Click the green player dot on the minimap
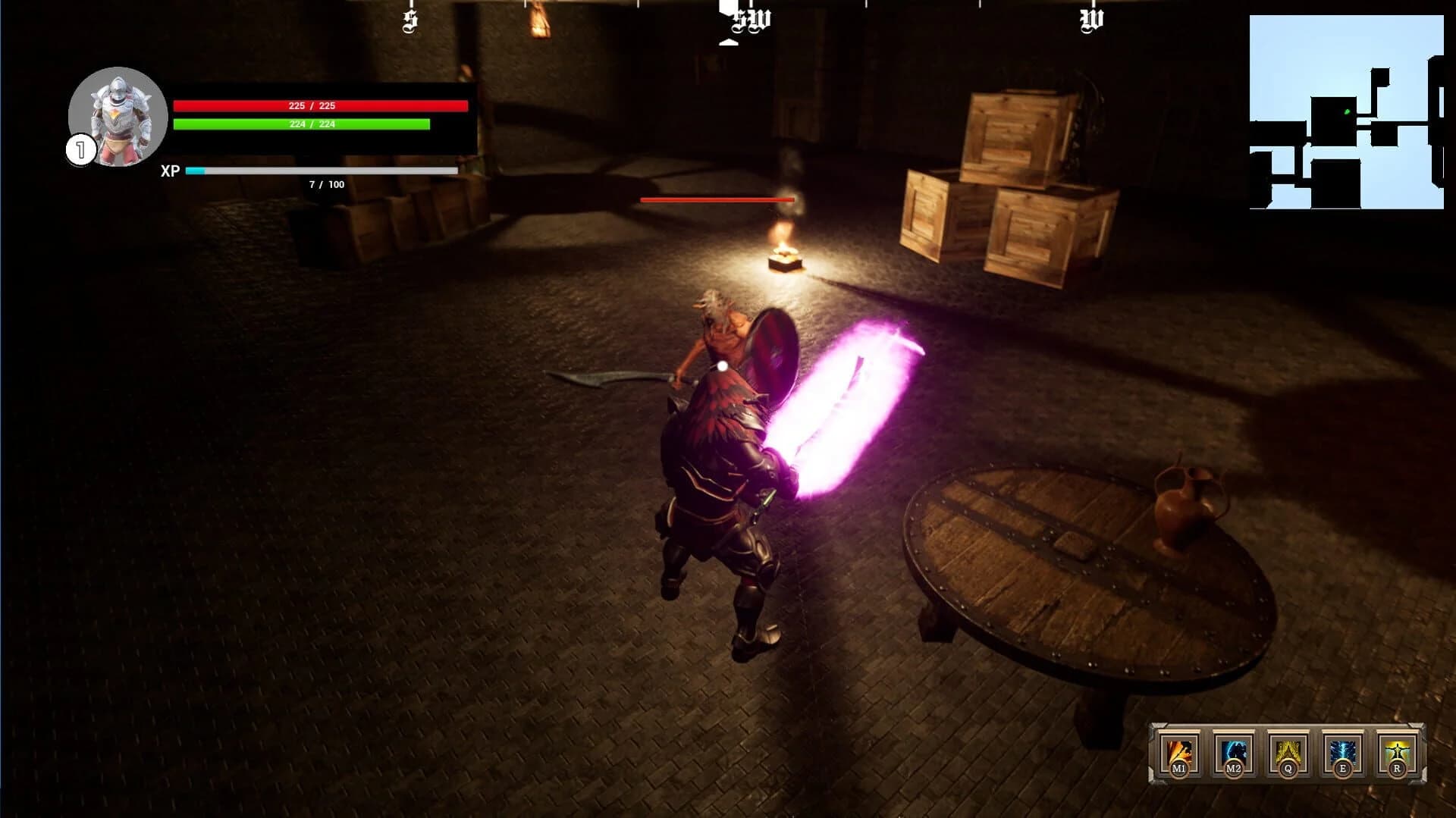The image size is (1456, 818). click(x=1348, y=111)
